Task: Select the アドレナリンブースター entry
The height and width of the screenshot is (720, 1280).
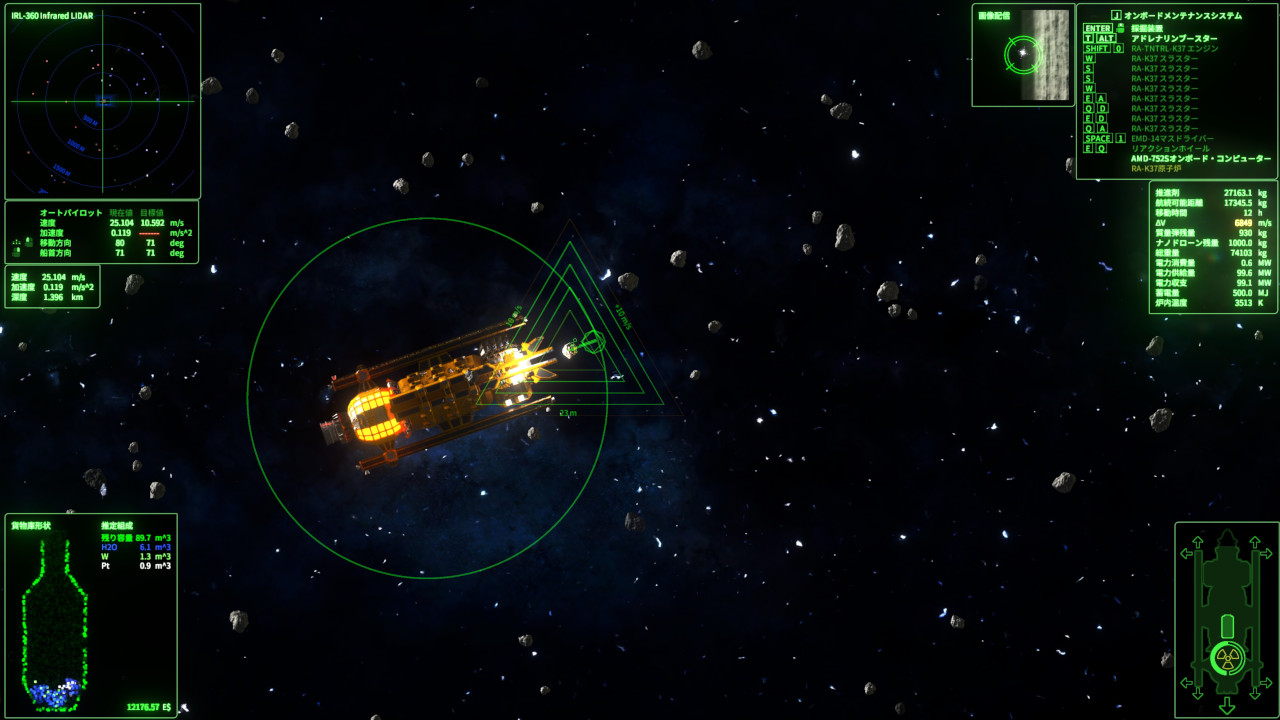Action: tap(1174, 38)
